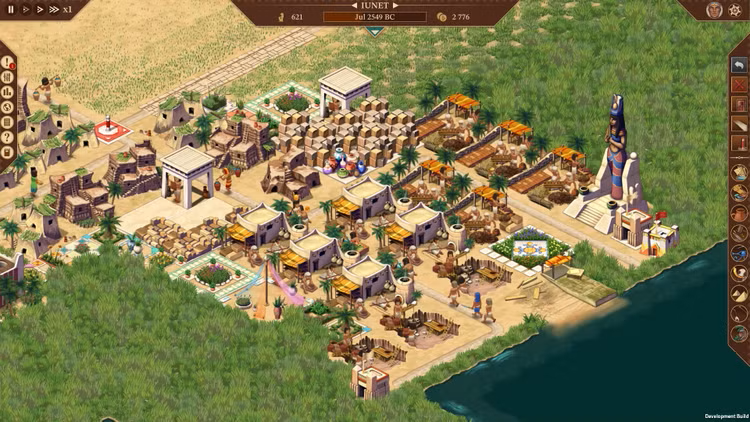Click the Iunet city name banner

coord(374,5)
